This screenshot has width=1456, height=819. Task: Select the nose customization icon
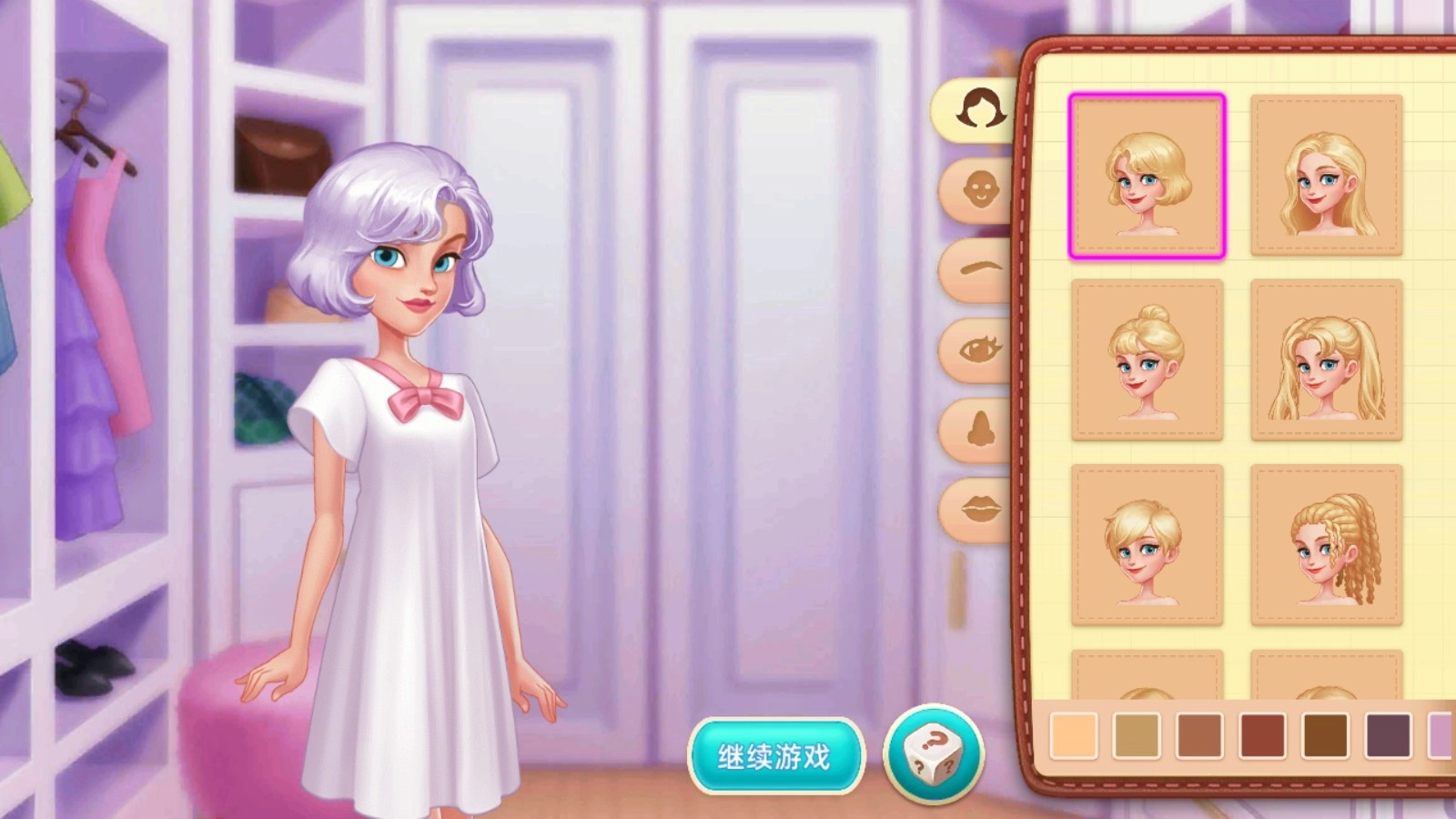click(978, 428)
